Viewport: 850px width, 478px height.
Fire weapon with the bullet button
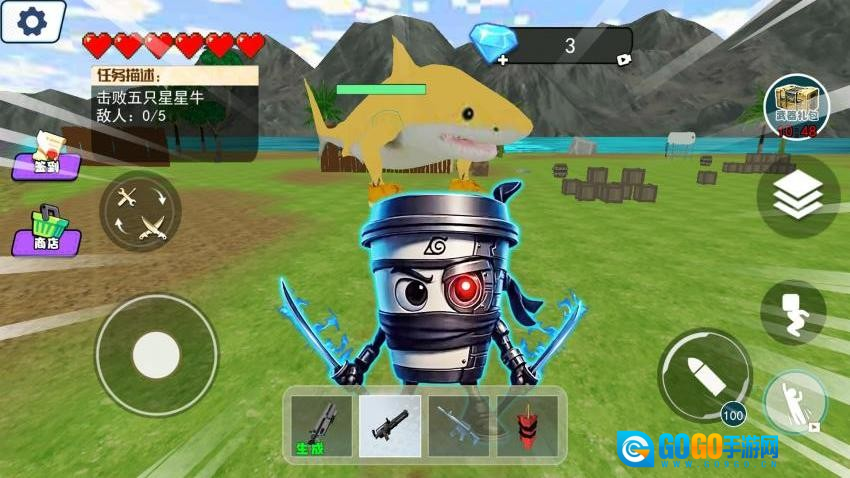[703, 376]
